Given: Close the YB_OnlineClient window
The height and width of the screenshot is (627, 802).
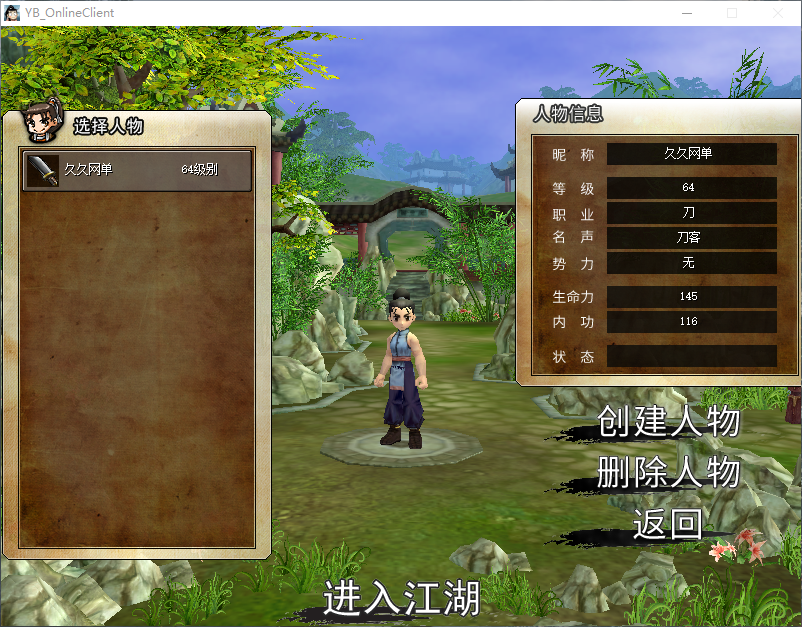Looking at the screenshot, I should [x=777, y=13].
